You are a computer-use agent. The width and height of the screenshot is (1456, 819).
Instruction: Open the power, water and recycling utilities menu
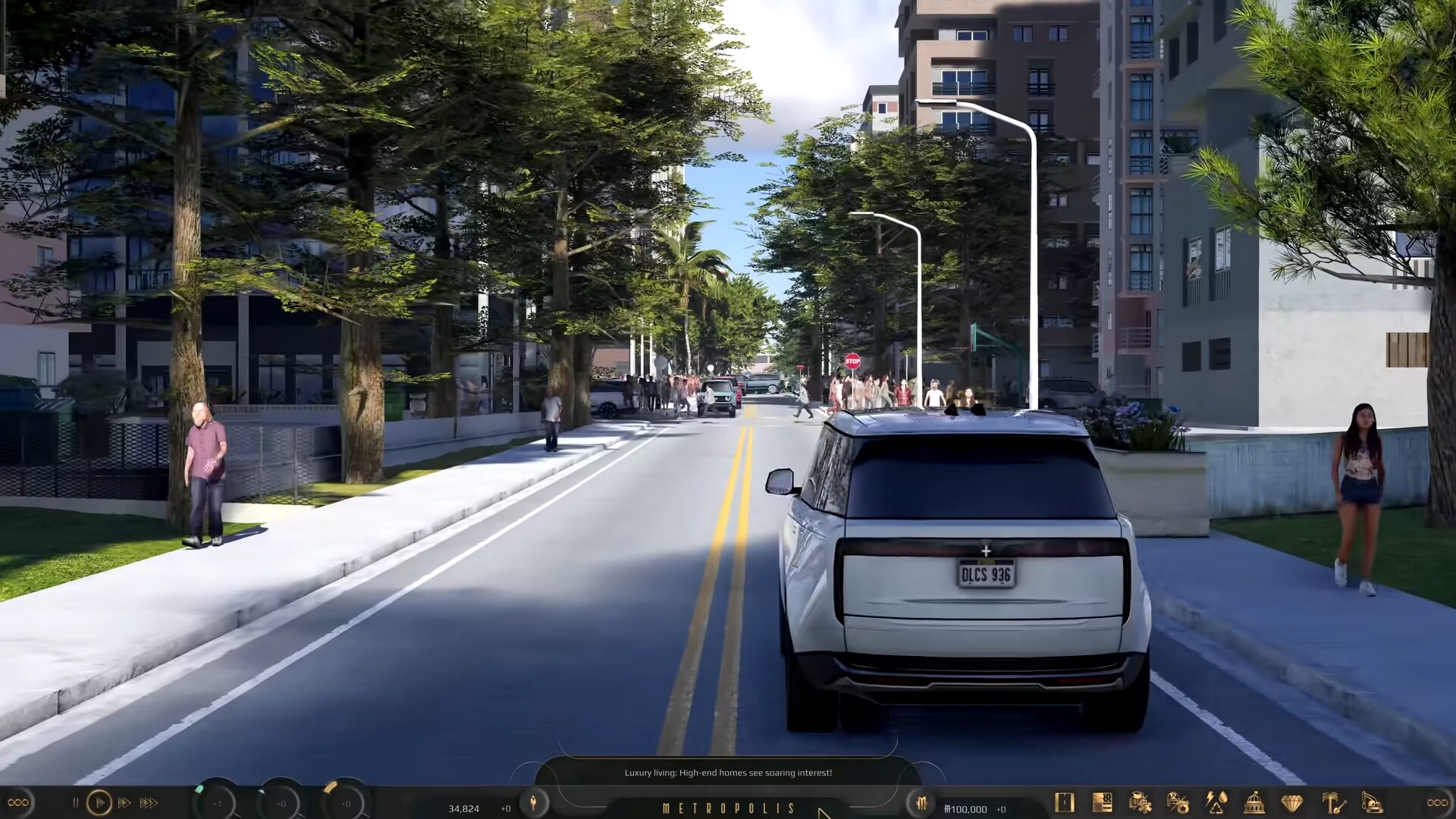coord(1216,802)
